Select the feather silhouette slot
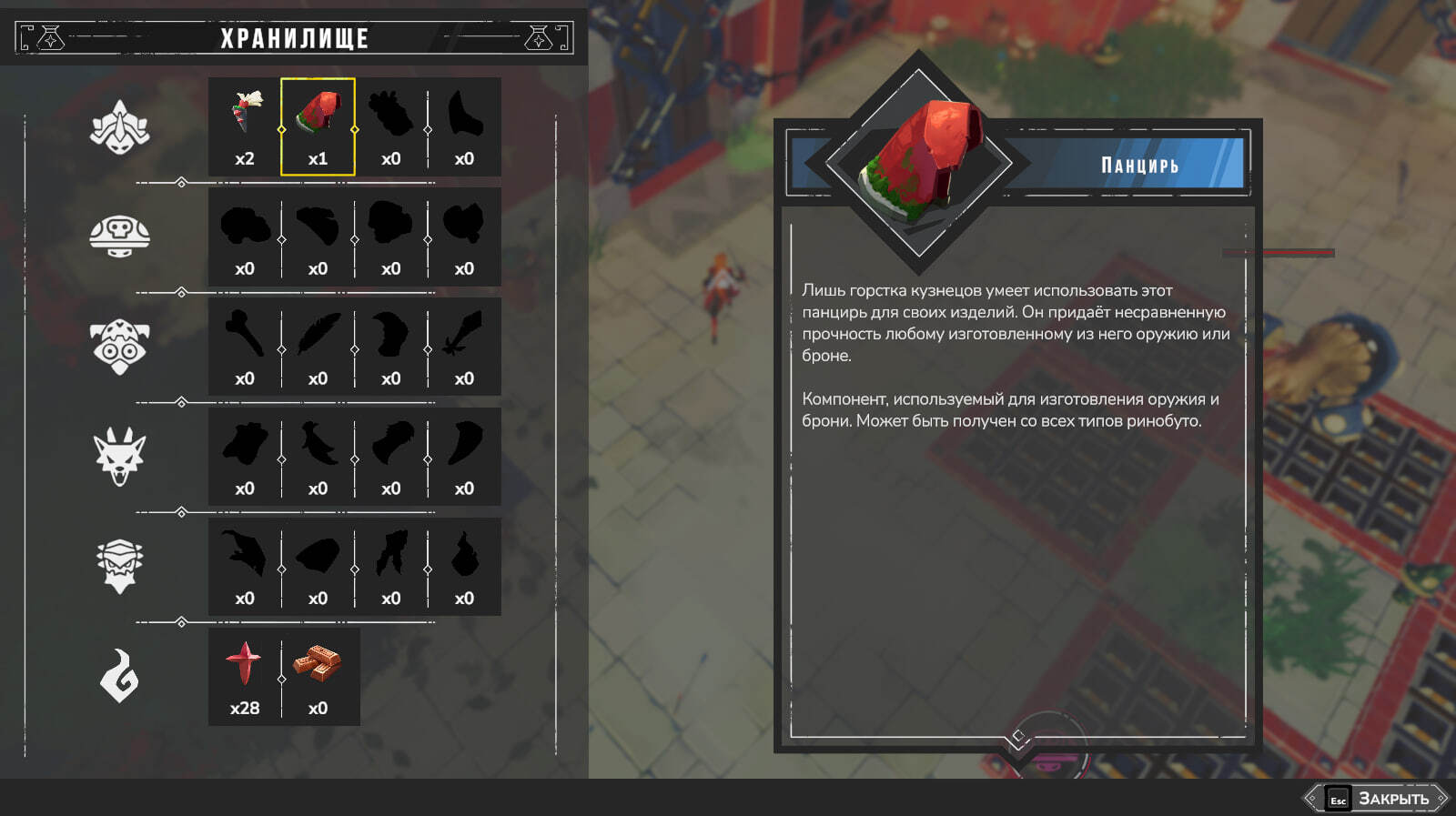The width and height of the screenshot is (1456, 816). pyautogui.click(x=318, y=347)
